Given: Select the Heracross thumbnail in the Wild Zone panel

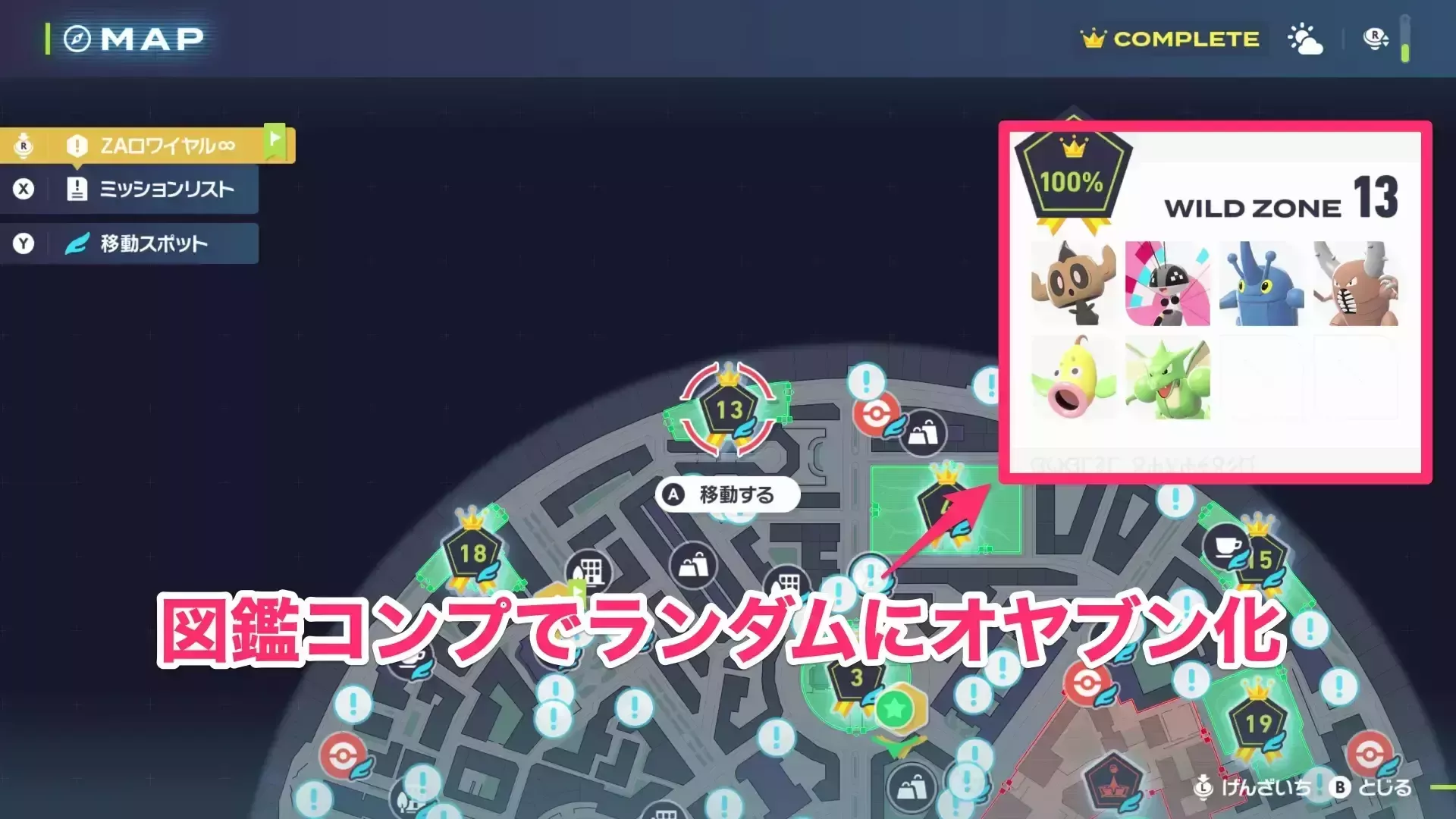Looking at the screenshot, I should (x=1259, y=284).
